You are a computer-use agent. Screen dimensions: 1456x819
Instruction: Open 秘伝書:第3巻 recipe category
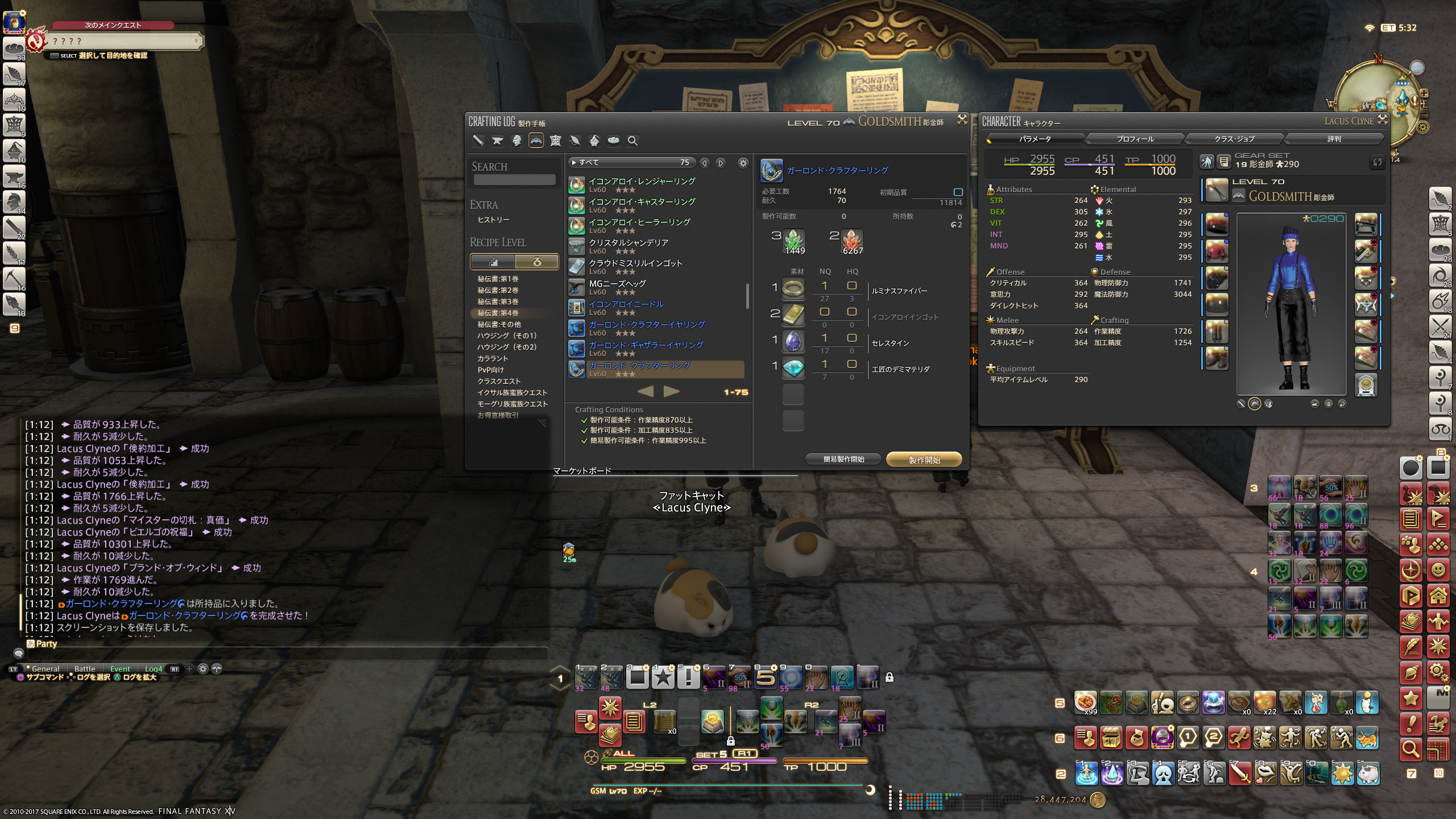click(x=498, y=301)
